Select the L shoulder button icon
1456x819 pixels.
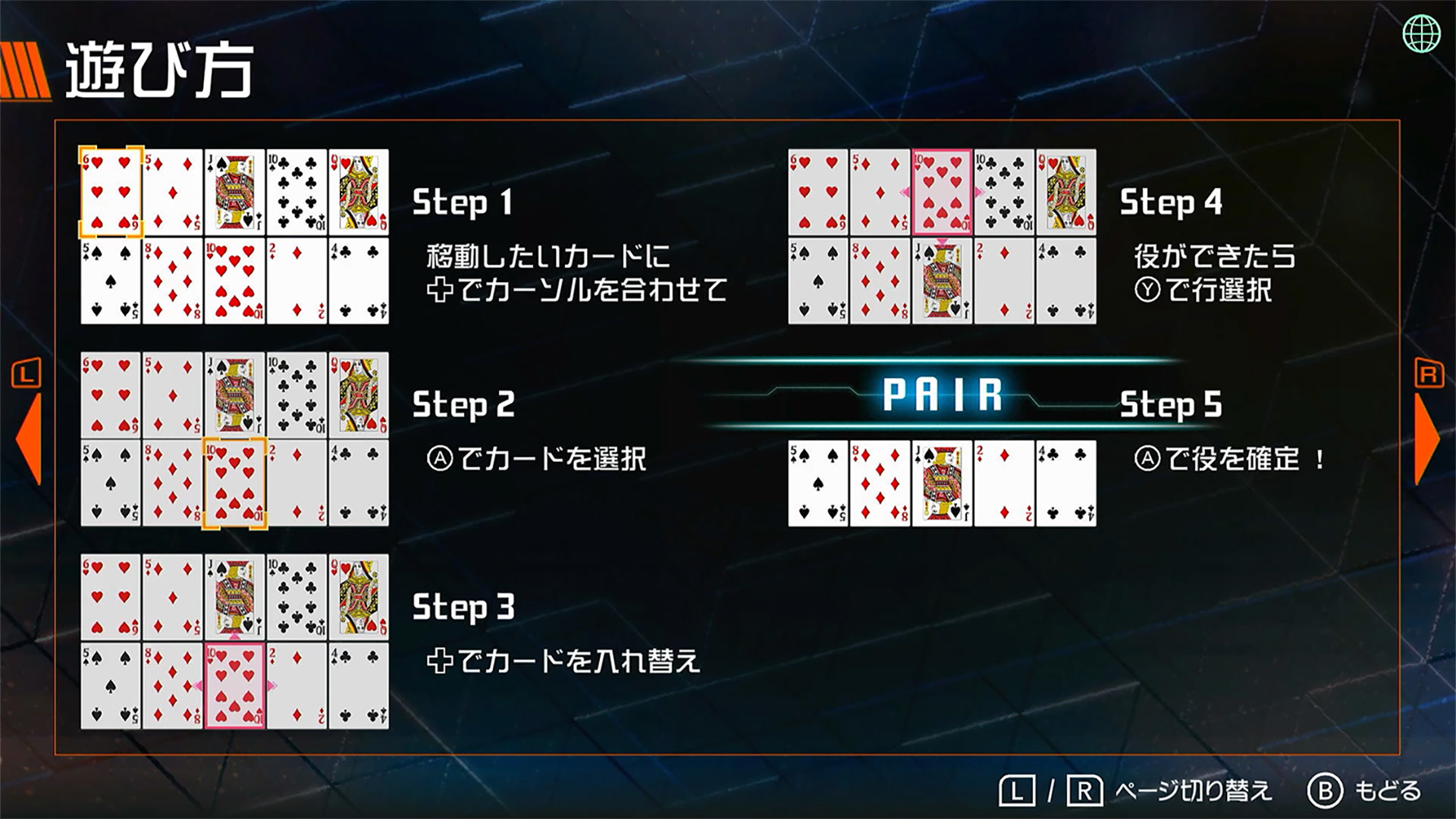24,373
